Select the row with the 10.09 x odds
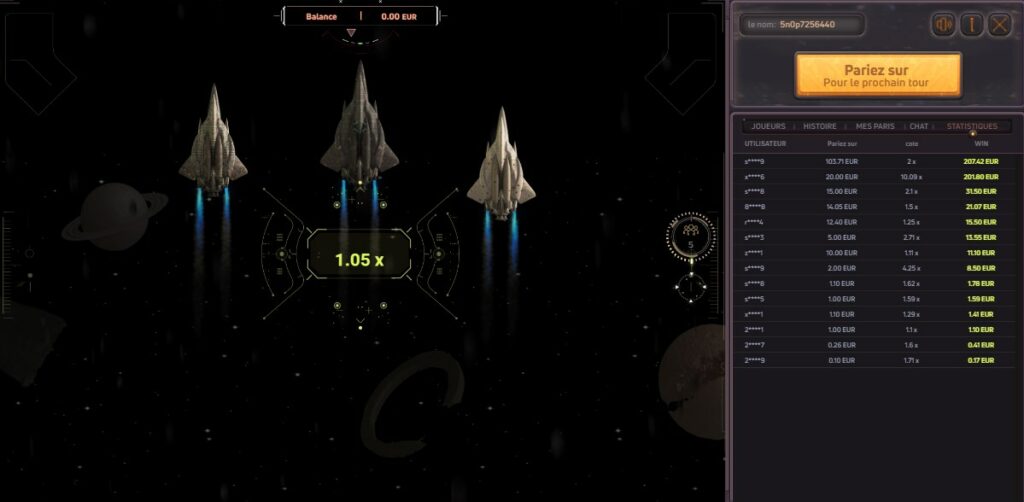The height and width of the screenshot is (502, 1024). (871, 176)
